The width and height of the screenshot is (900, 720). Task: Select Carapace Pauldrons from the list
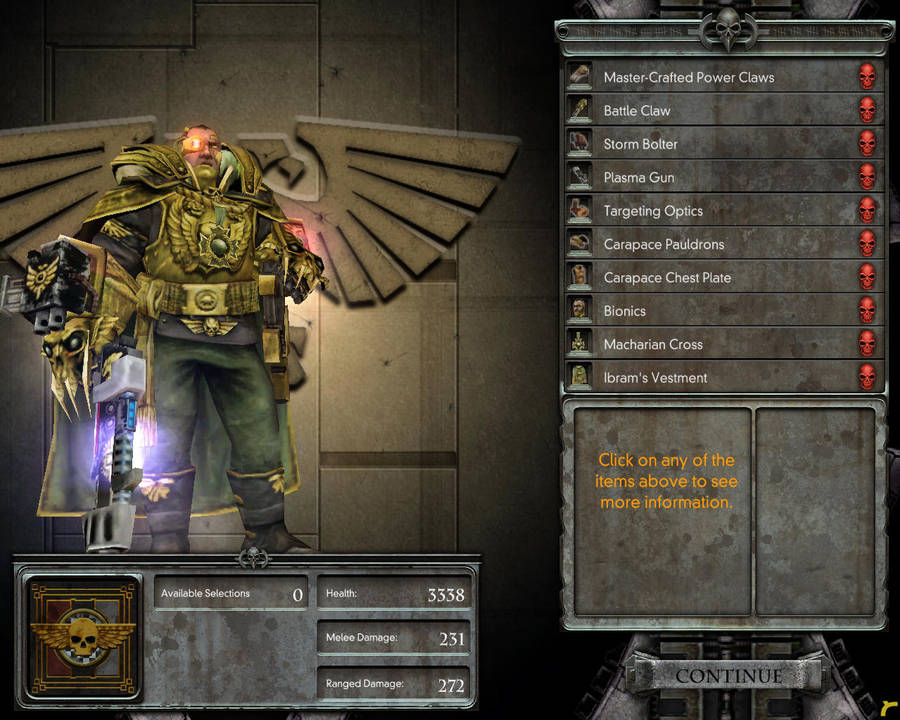click(x=663, y=244)
